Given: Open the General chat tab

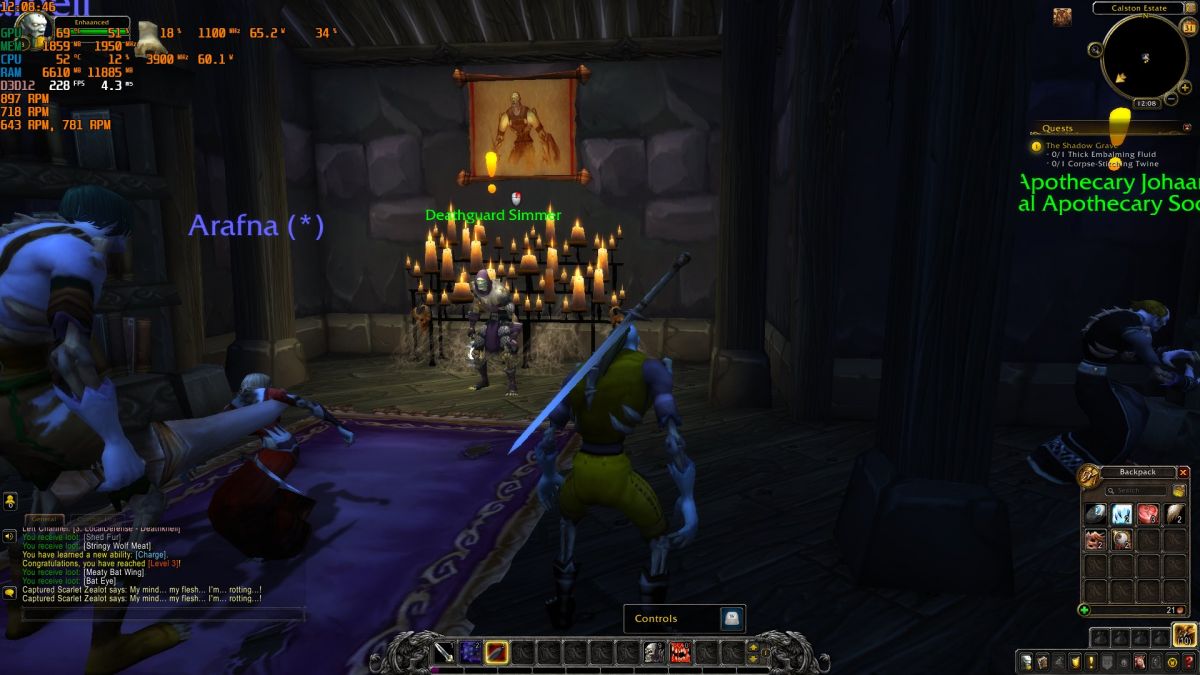Looking at the screenshot, I should pos(43,519).
